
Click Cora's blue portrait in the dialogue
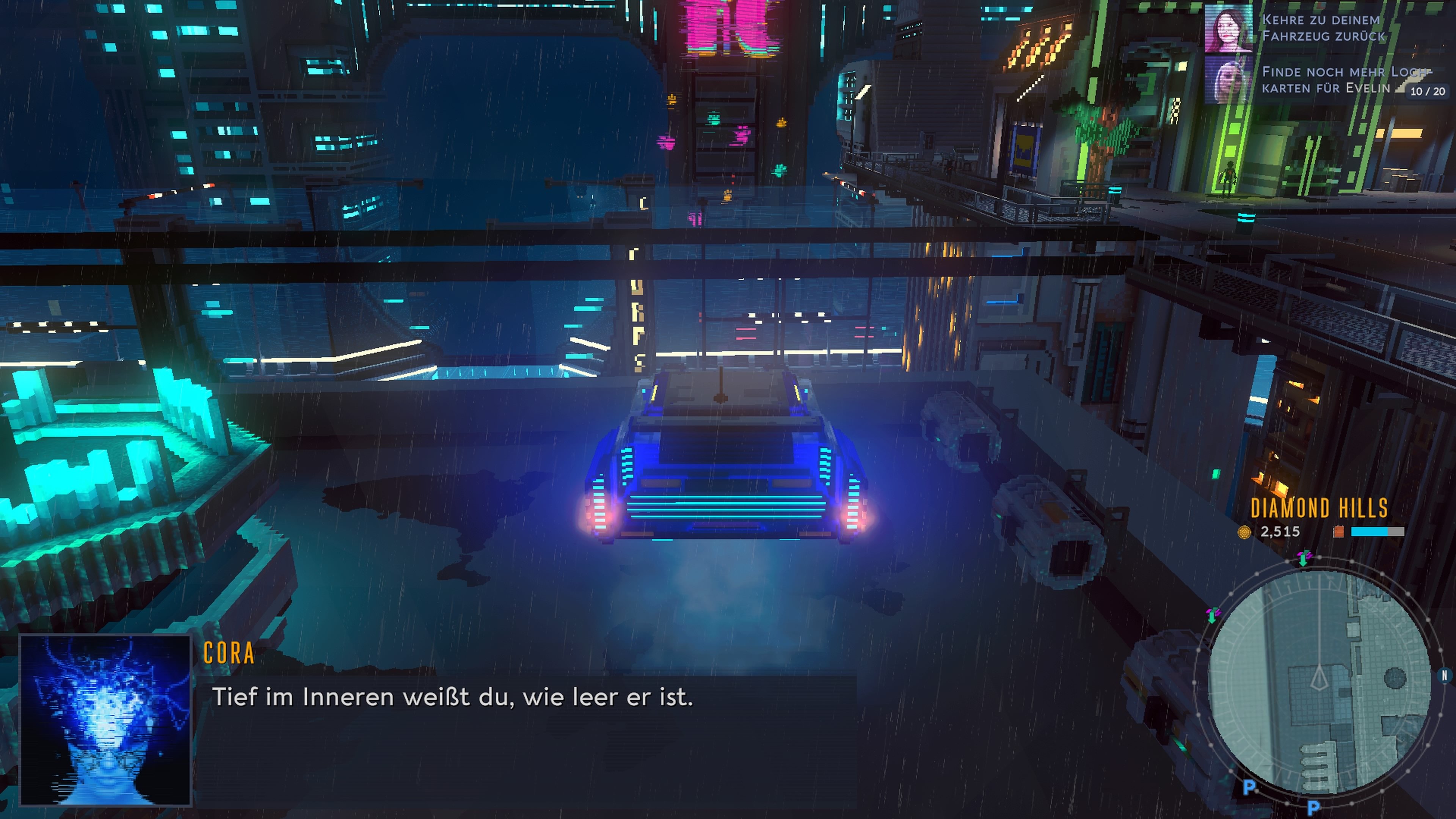[106, 720]
